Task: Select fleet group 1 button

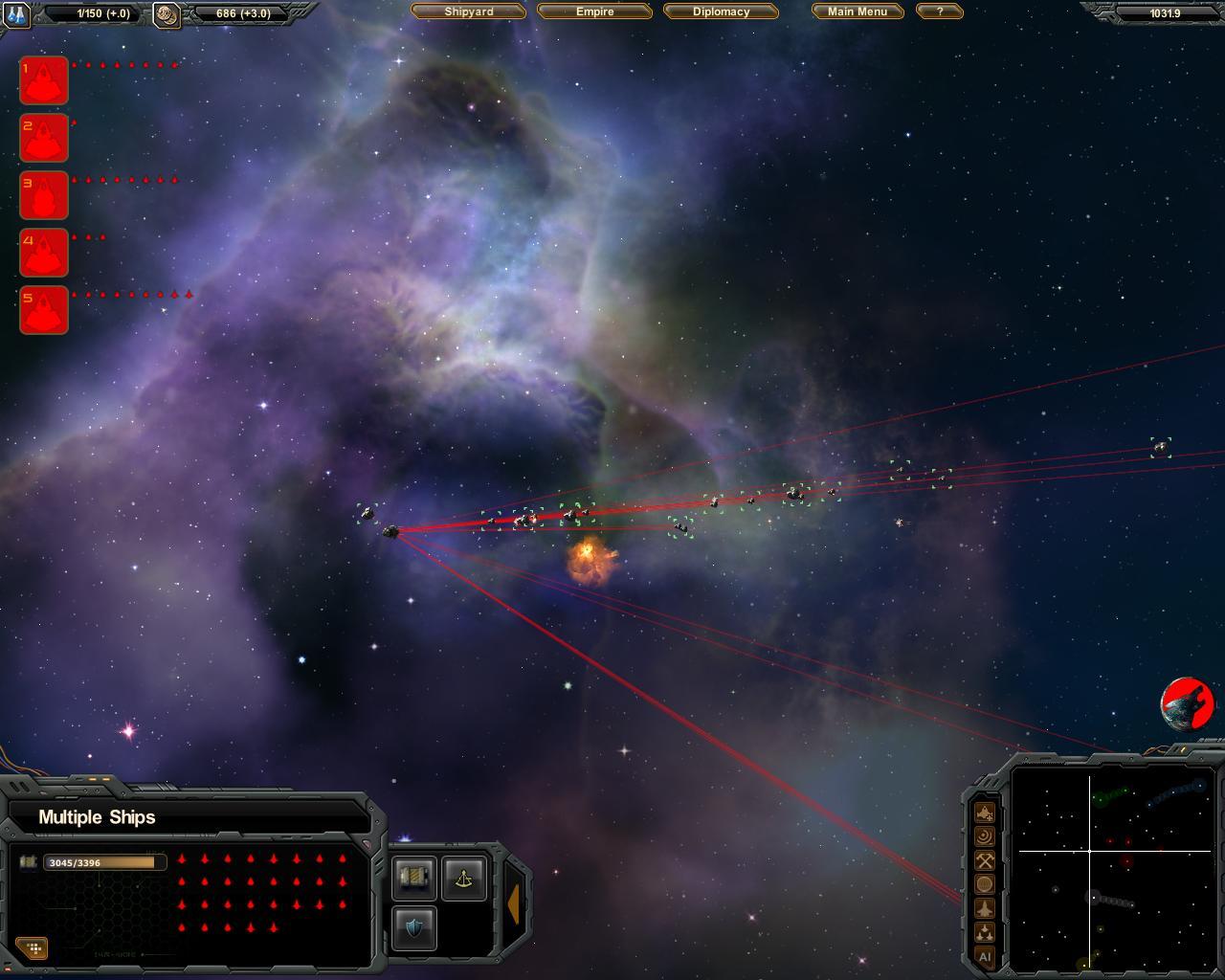Action: [44, 80]
